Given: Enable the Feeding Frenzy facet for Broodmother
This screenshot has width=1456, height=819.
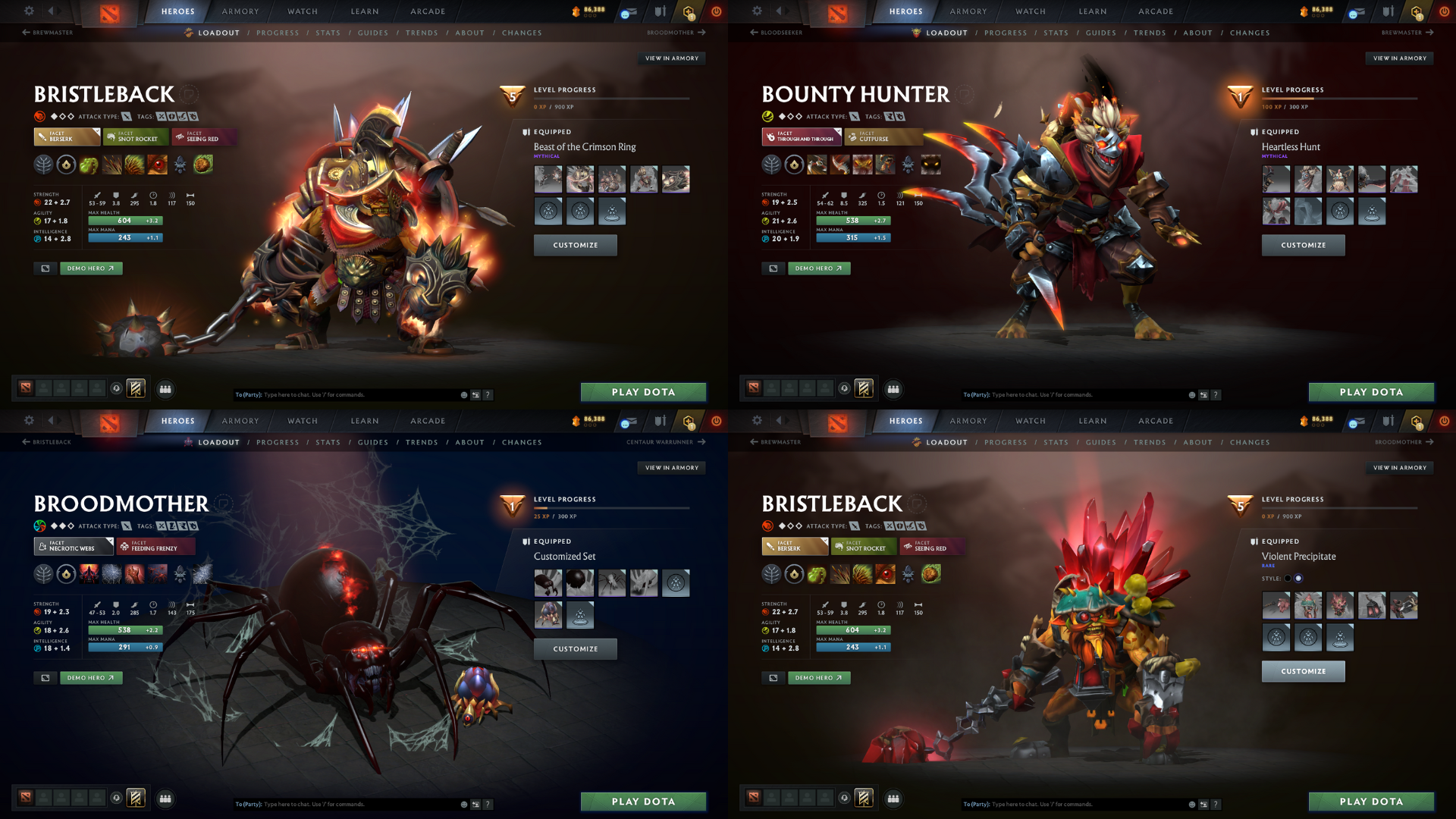Looking at the screenshot, I should (155, 546).
